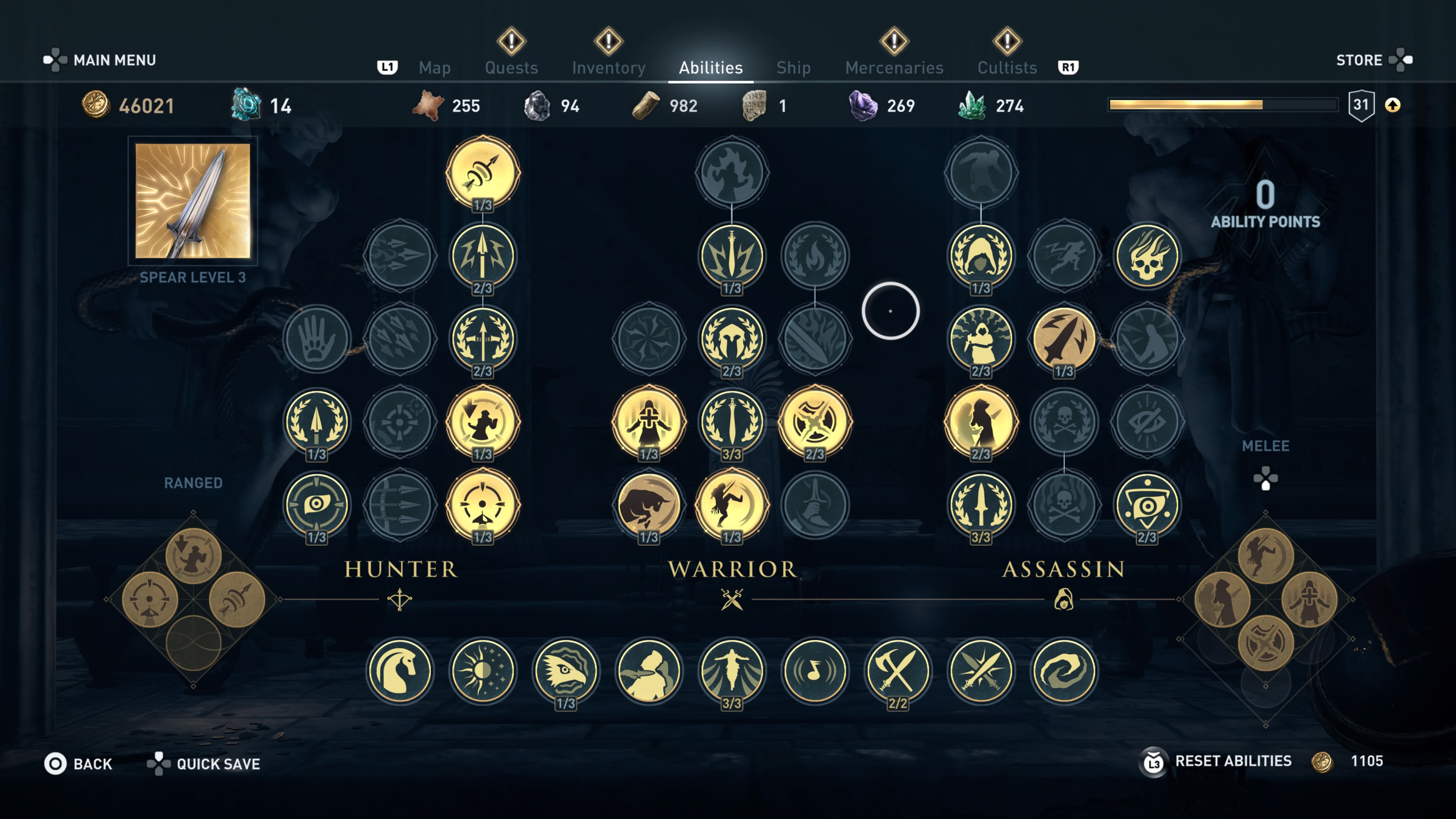Select the Spear Level 3 upgrade image
Screen dimensions: 1456x819
[x=193, y=201]
